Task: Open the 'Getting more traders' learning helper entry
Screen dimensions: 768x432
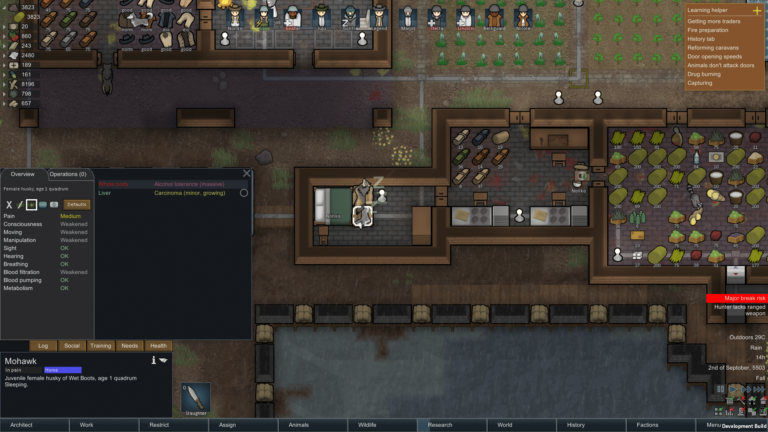Action: (x=711, y=21)
